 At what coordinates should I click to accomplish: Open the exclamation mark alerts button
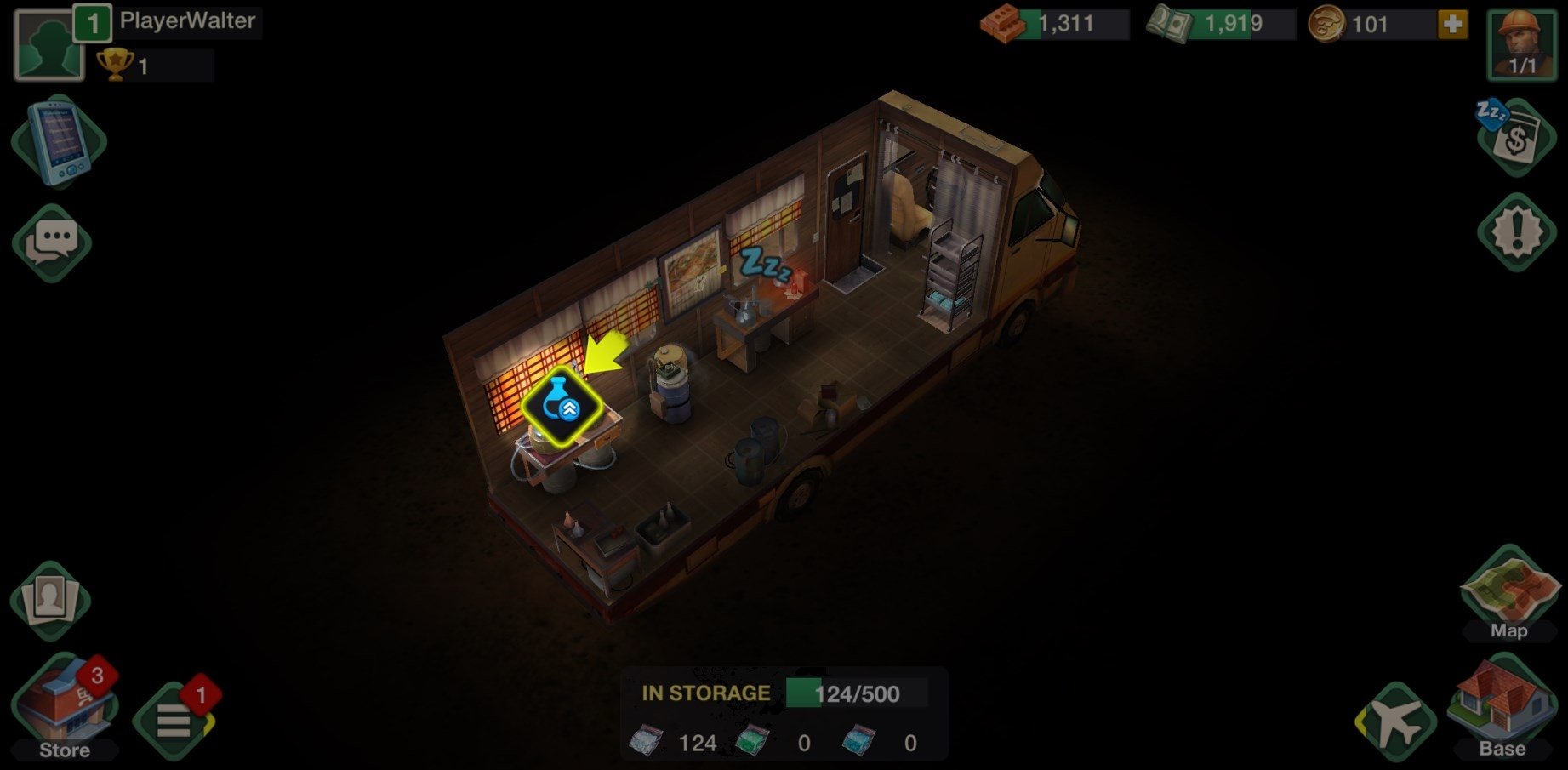[1516, 232]
